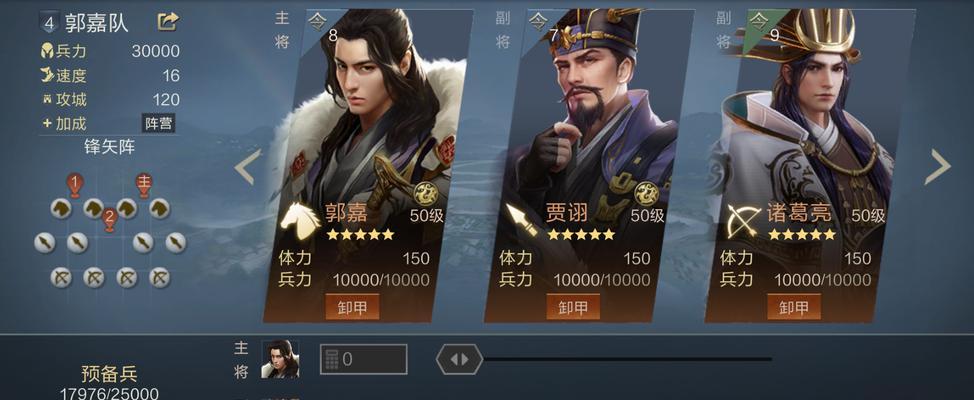
Task: Click the share icon beside 郭嘉队
Action: tap(168, 21)
